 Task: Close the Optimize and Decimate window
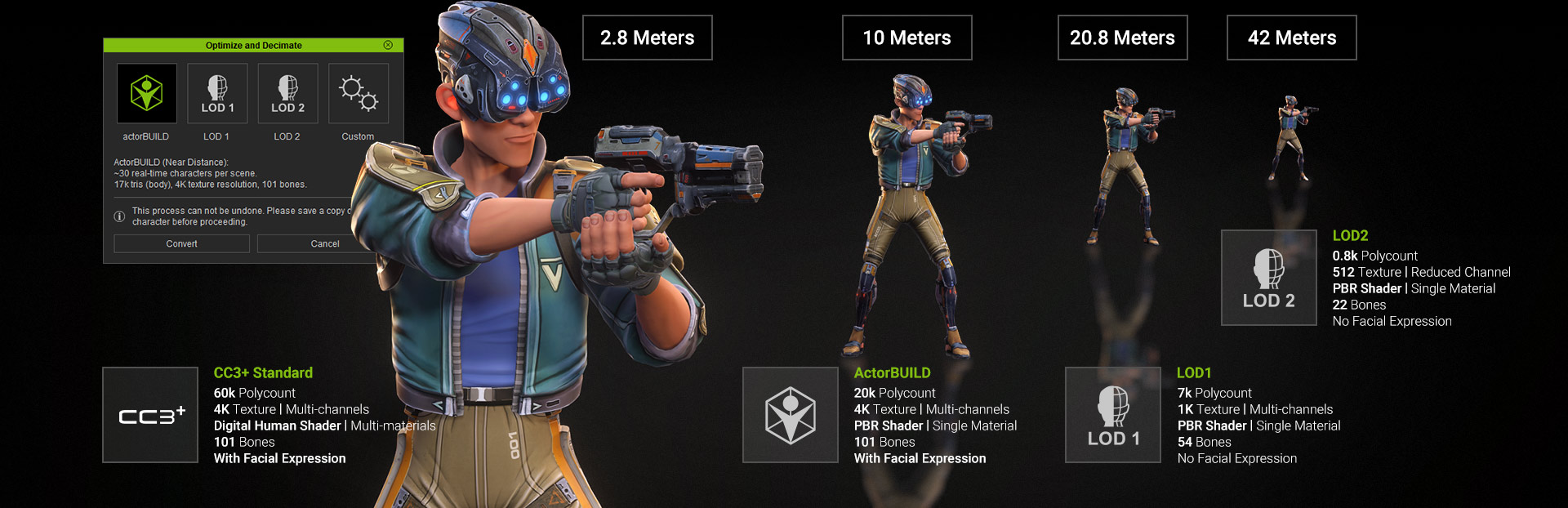point(388,45)
